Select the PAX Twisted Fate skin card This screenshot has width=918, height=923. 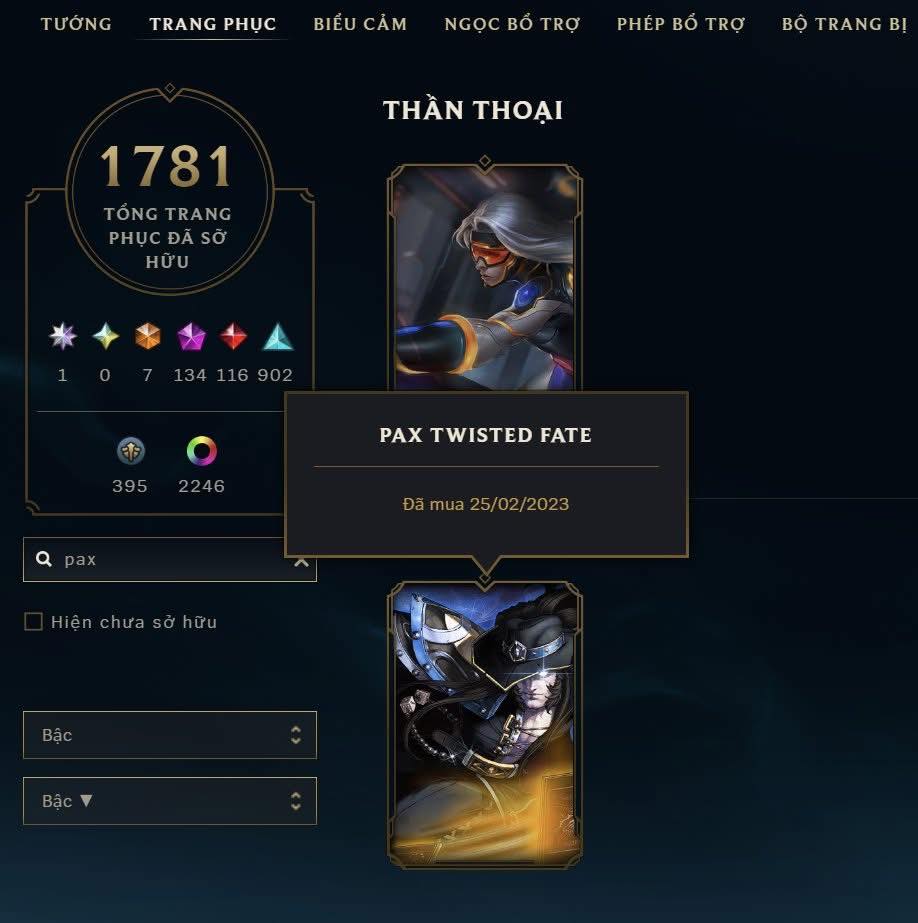point(485,725)
